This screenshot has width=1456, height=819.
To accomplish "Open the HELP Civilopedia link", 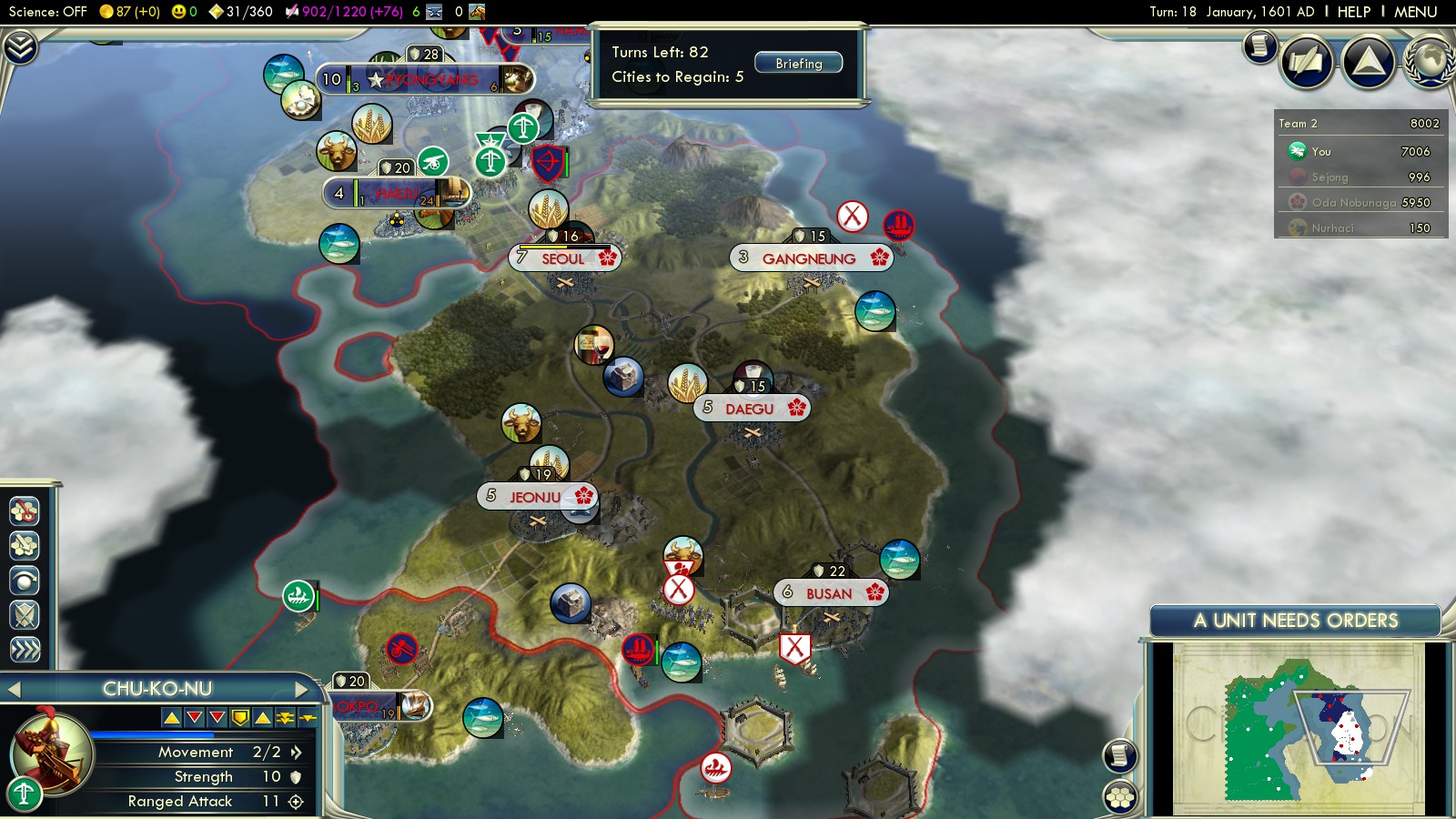I will click(1353, 12).
